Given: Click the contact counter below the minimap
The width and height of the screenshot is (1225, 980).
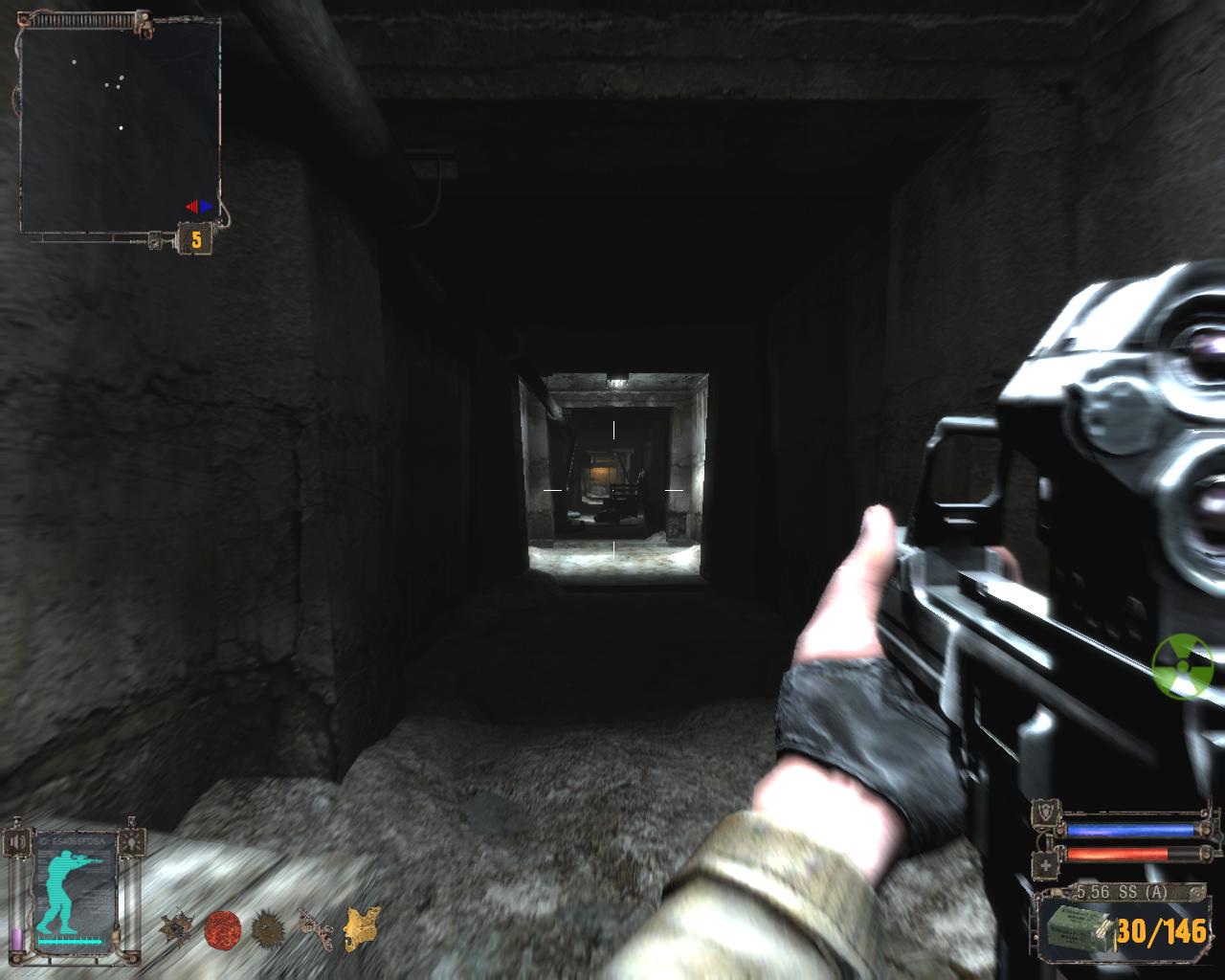Looking at the screenshot, I should click(196, 239).
